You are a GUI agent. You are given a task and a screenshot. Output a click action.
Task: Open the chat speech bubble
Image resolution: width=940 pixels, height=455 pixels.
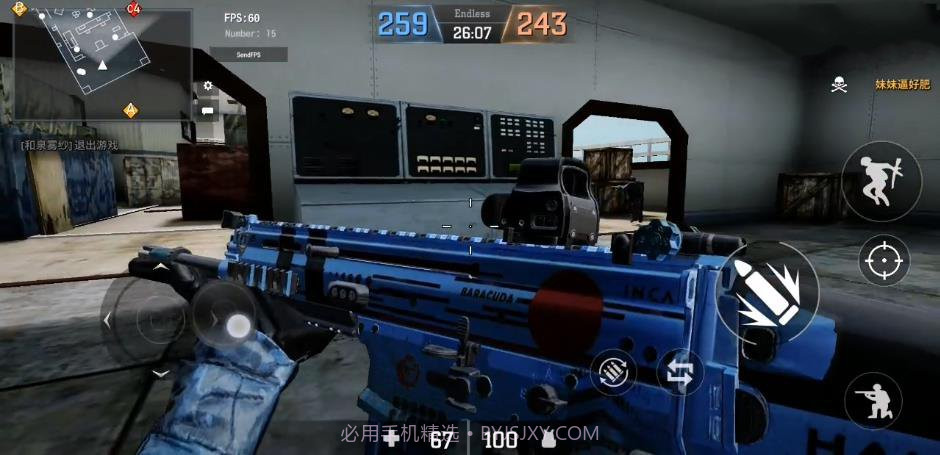point(208,110)
